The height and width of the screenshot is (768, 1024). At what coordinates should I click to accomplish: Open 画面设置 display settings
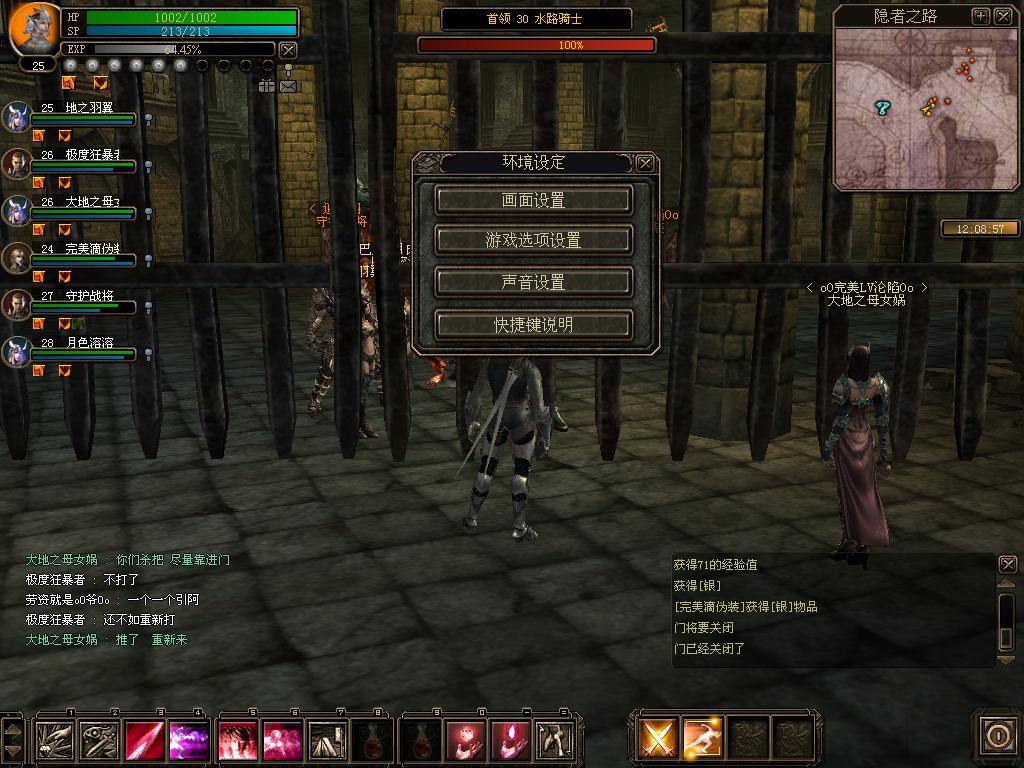pos(533,200)
